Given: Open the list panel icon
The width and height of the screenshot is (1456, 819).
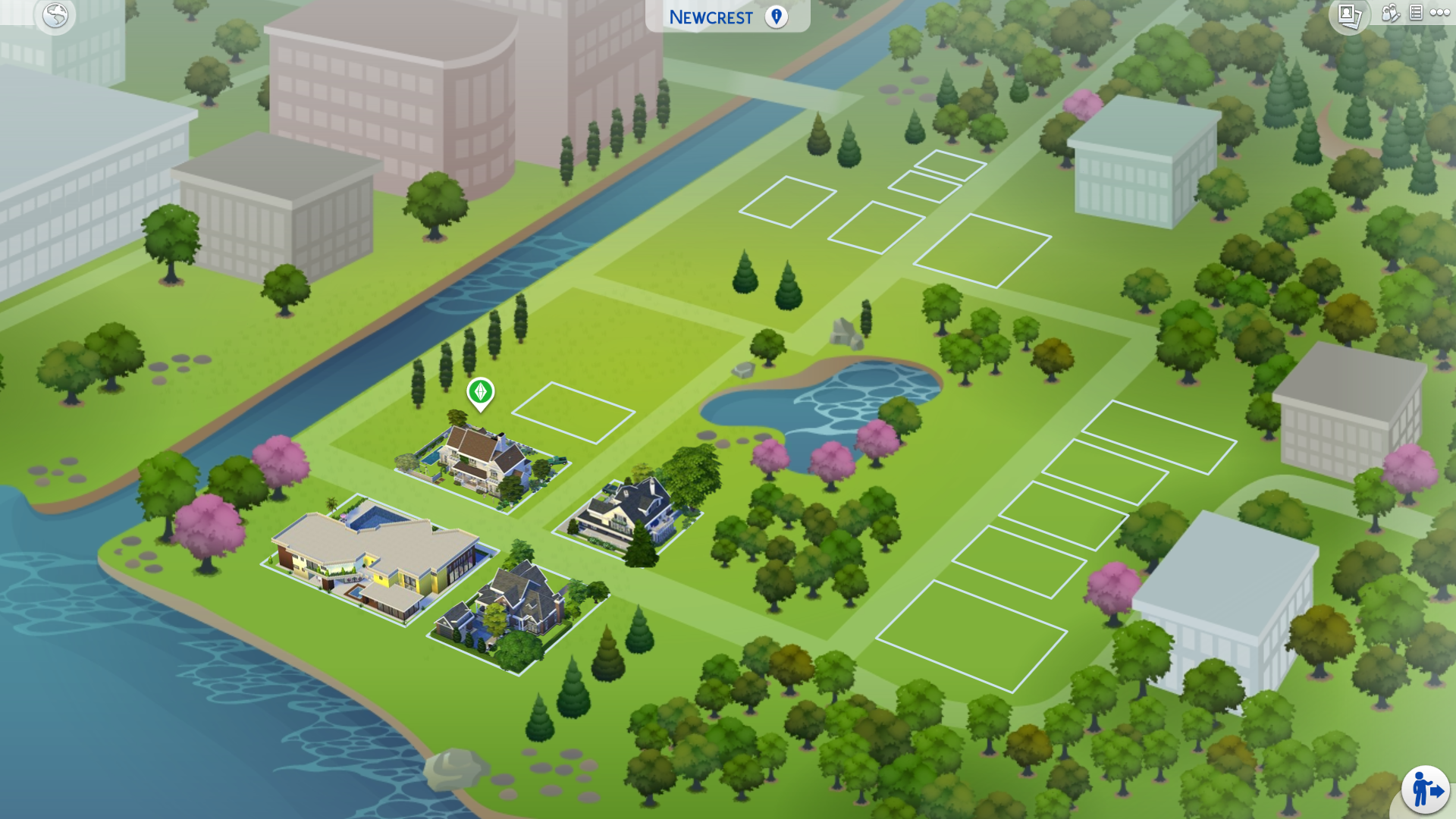Looking at the screenshot, I should [x=1415, y=13].
